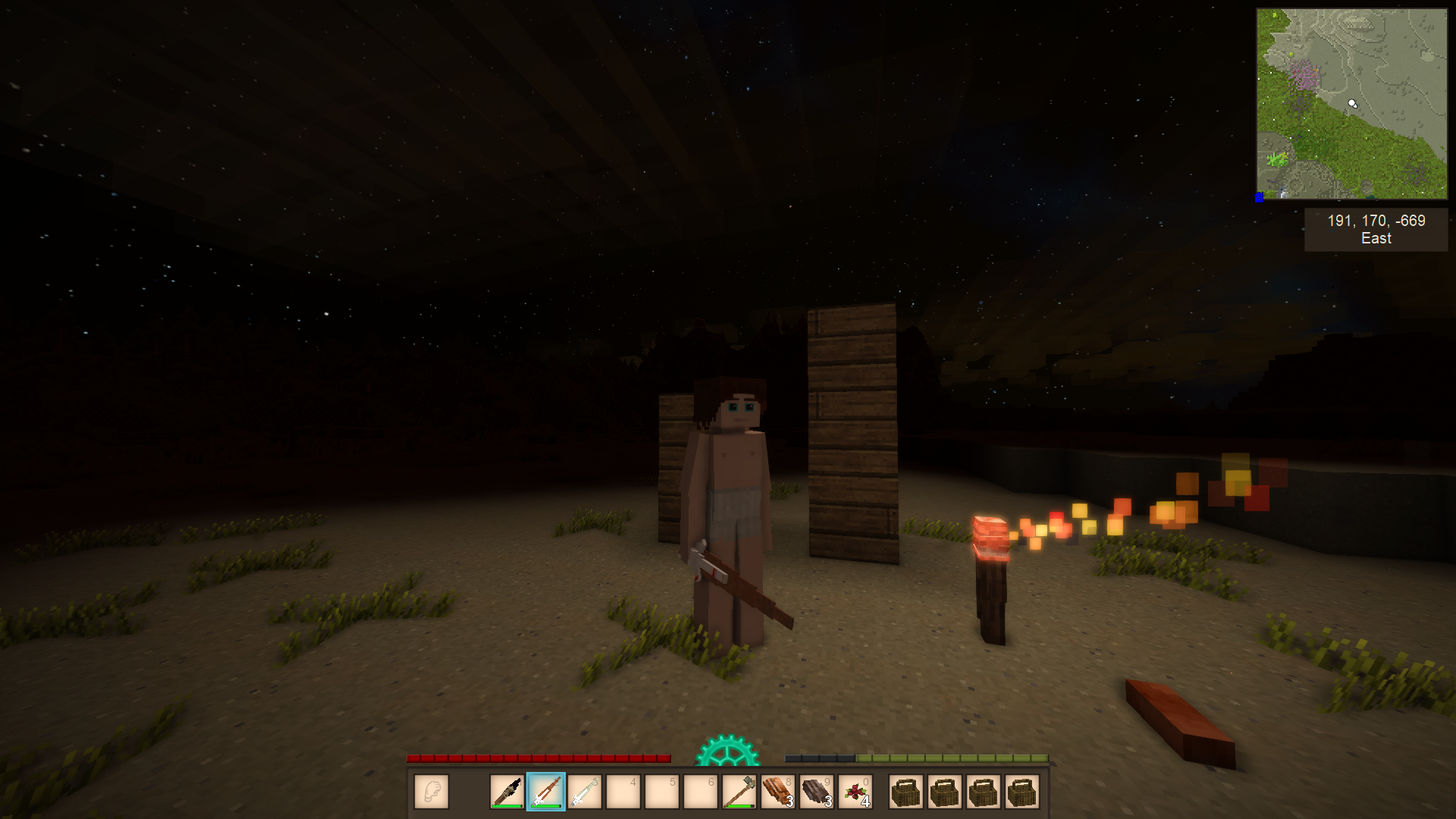The width and height of the screenshot is (1456, 819).
Task: Pick the red berries stack
Action: coord(855,792)
